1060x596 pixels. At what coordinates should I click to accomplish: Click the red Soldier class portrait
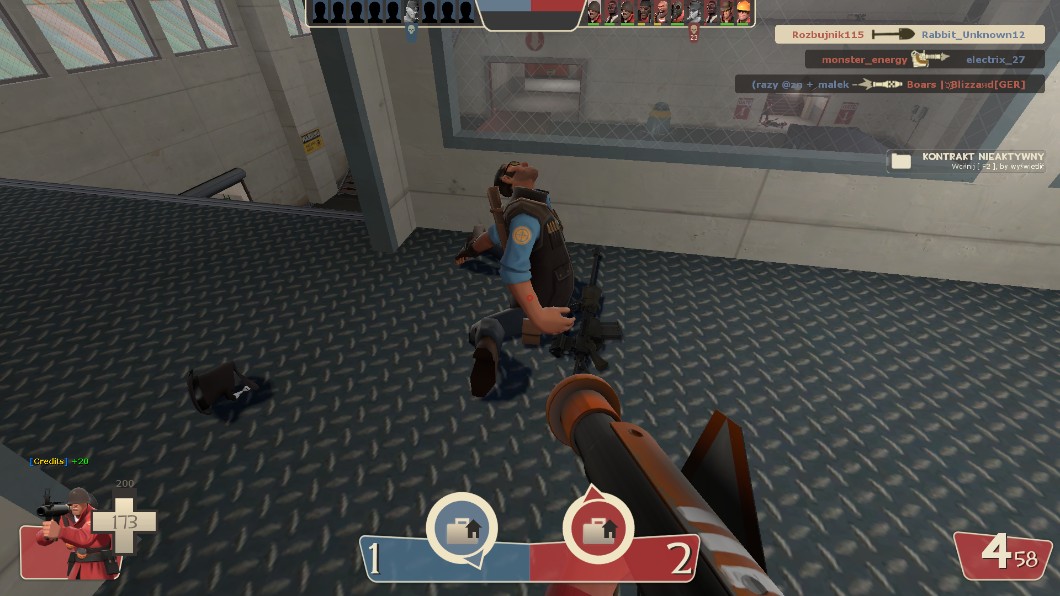pyautogui.click(x=65, y=532)
